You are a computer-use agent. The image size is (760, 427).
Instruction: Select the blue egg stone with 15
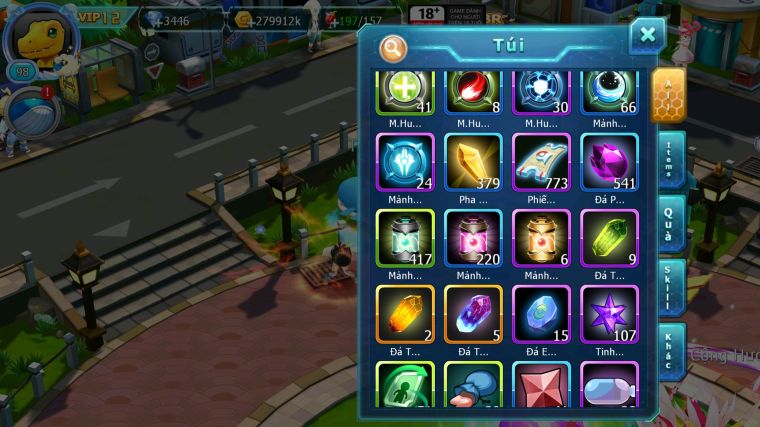pyautogui.click(x=541, y=314)
